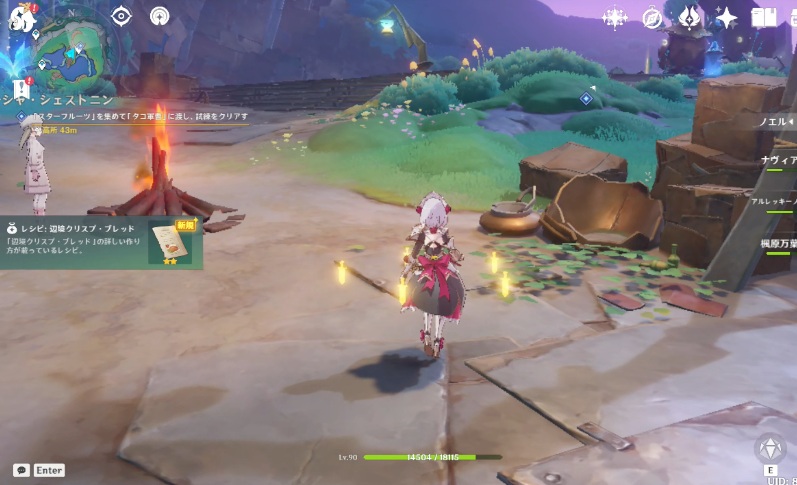Open the circular minimap
Viewport: 797px width, 485px height.
tap(71, 51)
